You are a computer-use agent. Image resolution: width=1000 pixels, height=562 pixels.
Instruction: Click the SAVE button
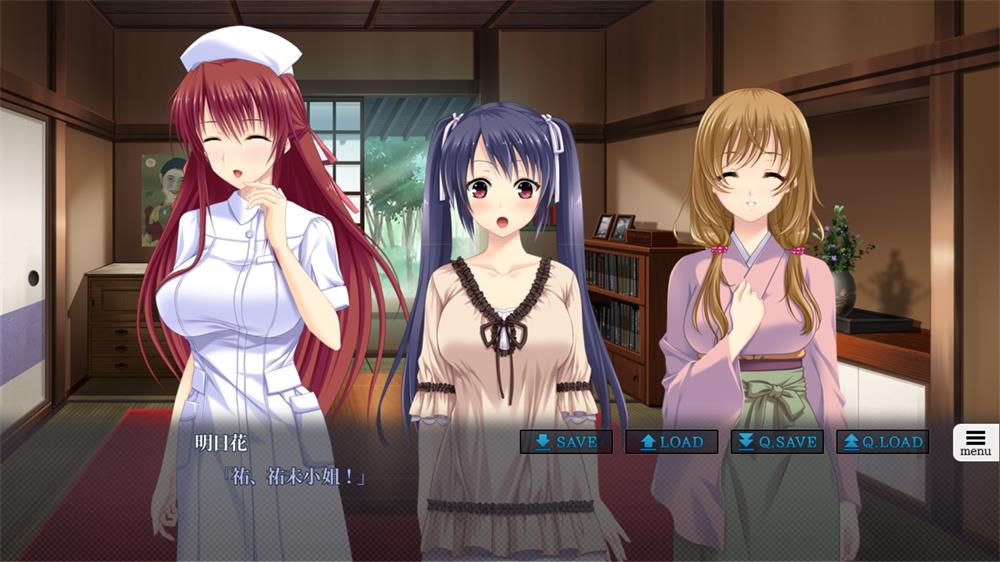click(x=566, y=442)
